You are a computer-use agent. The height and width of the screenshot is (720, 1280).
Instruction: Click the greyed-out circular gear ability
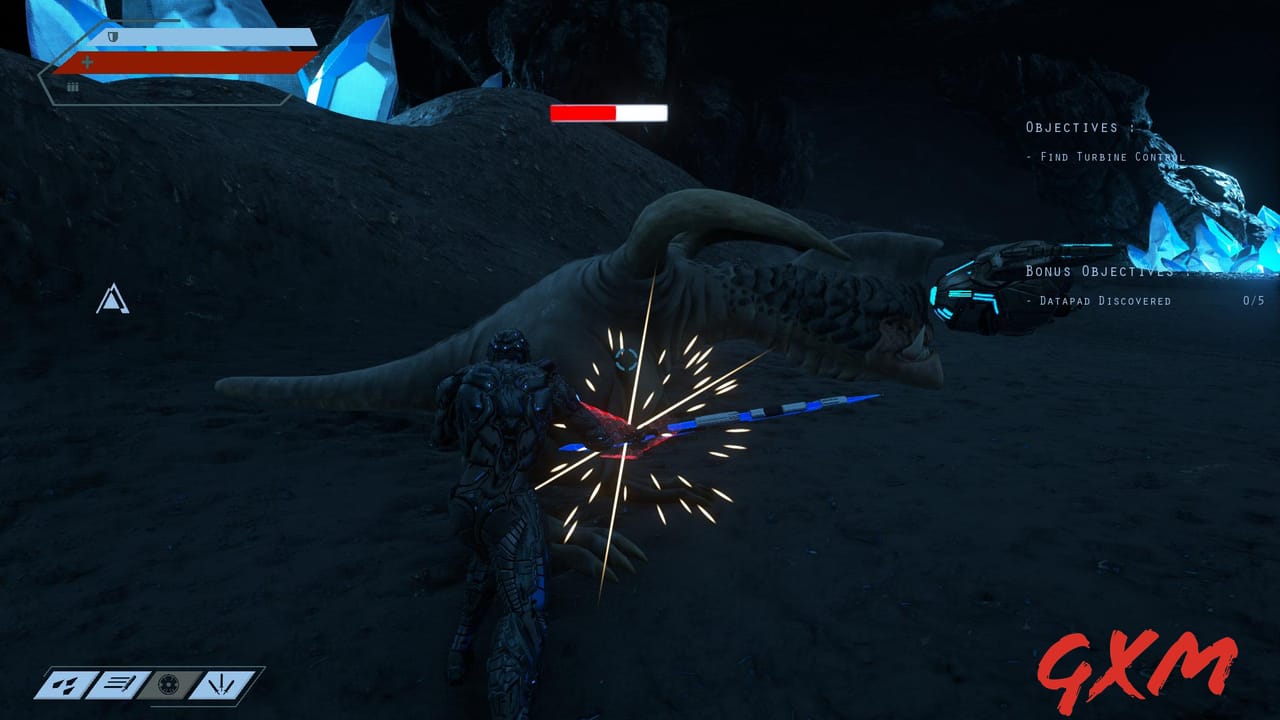pos(169,685)
